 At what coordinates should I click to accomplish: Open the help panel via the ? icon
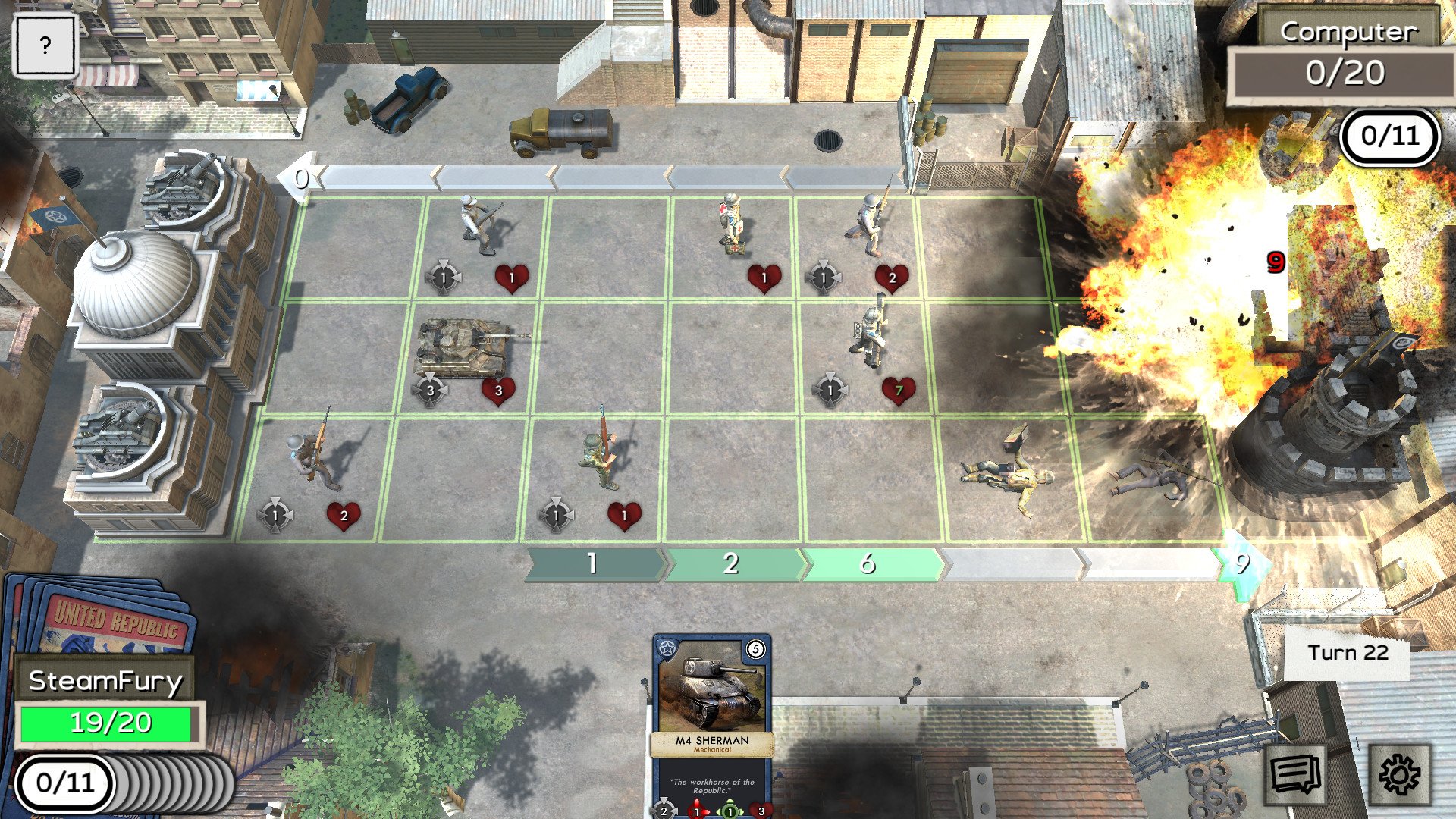[45, 46]
